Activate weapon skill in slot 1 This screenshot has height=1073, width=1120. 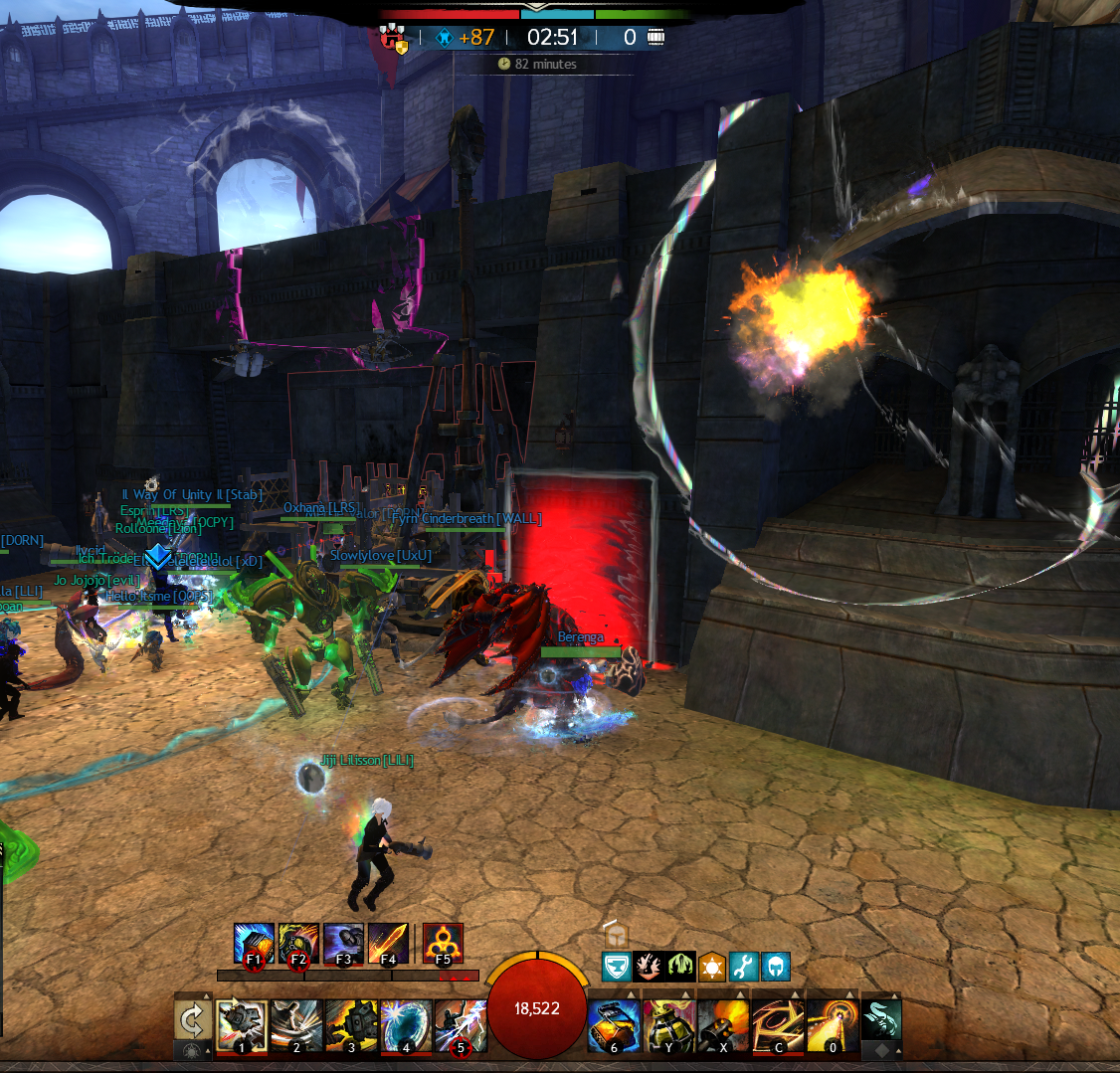pyautogui.click(x=243, y=1025)
